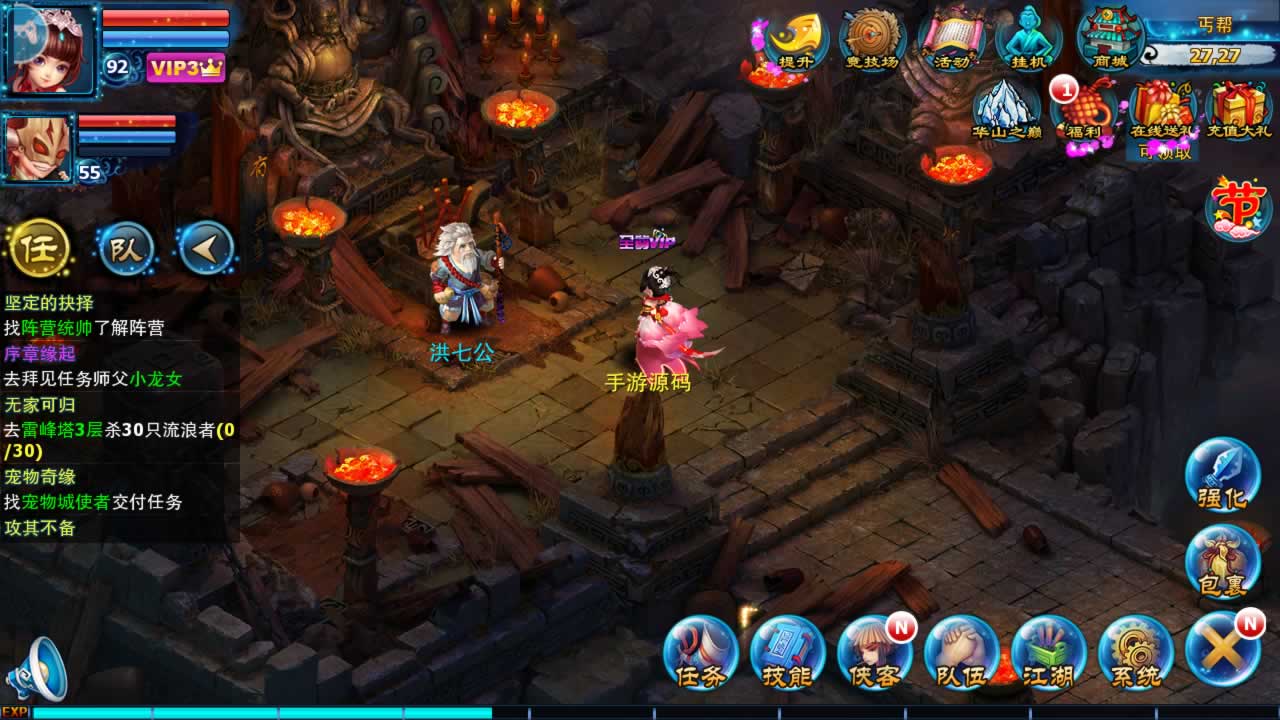Open the 侠客 heroes menu
The image size is (1280, 720).
pos(874,652)
